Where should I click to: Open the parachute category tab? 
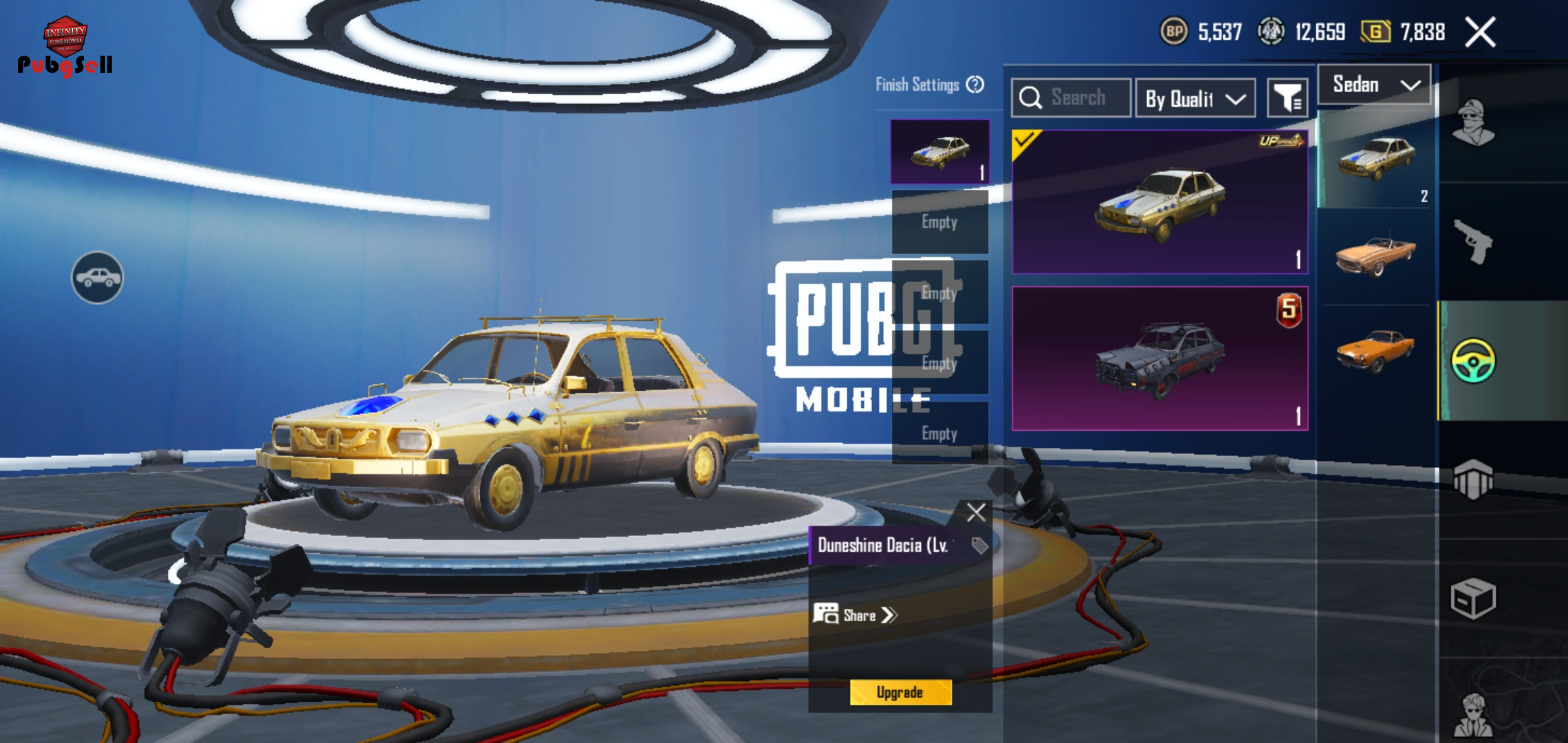coord(1472,479)
